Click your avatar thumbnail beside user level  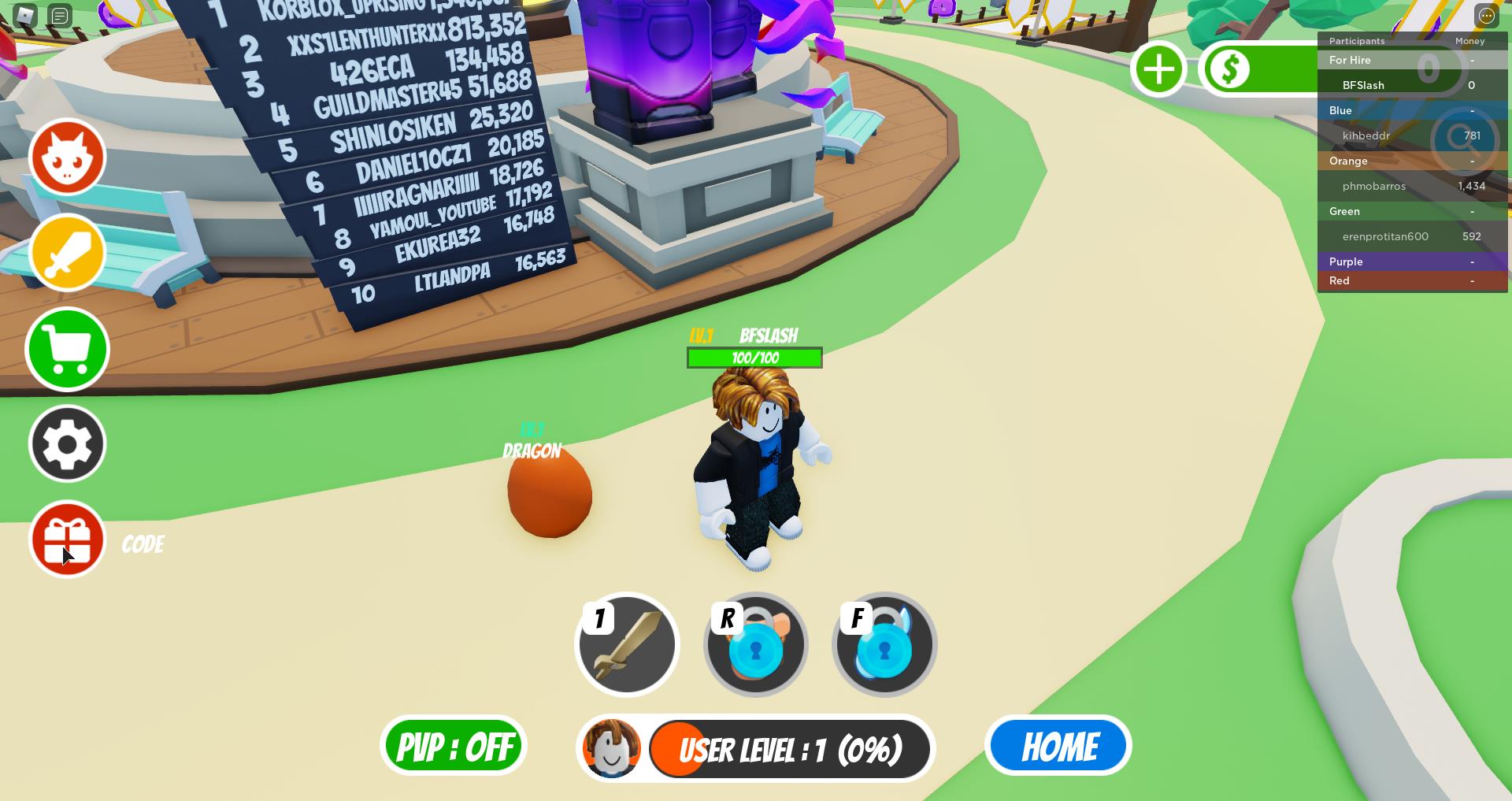click(x=610, y=749)
